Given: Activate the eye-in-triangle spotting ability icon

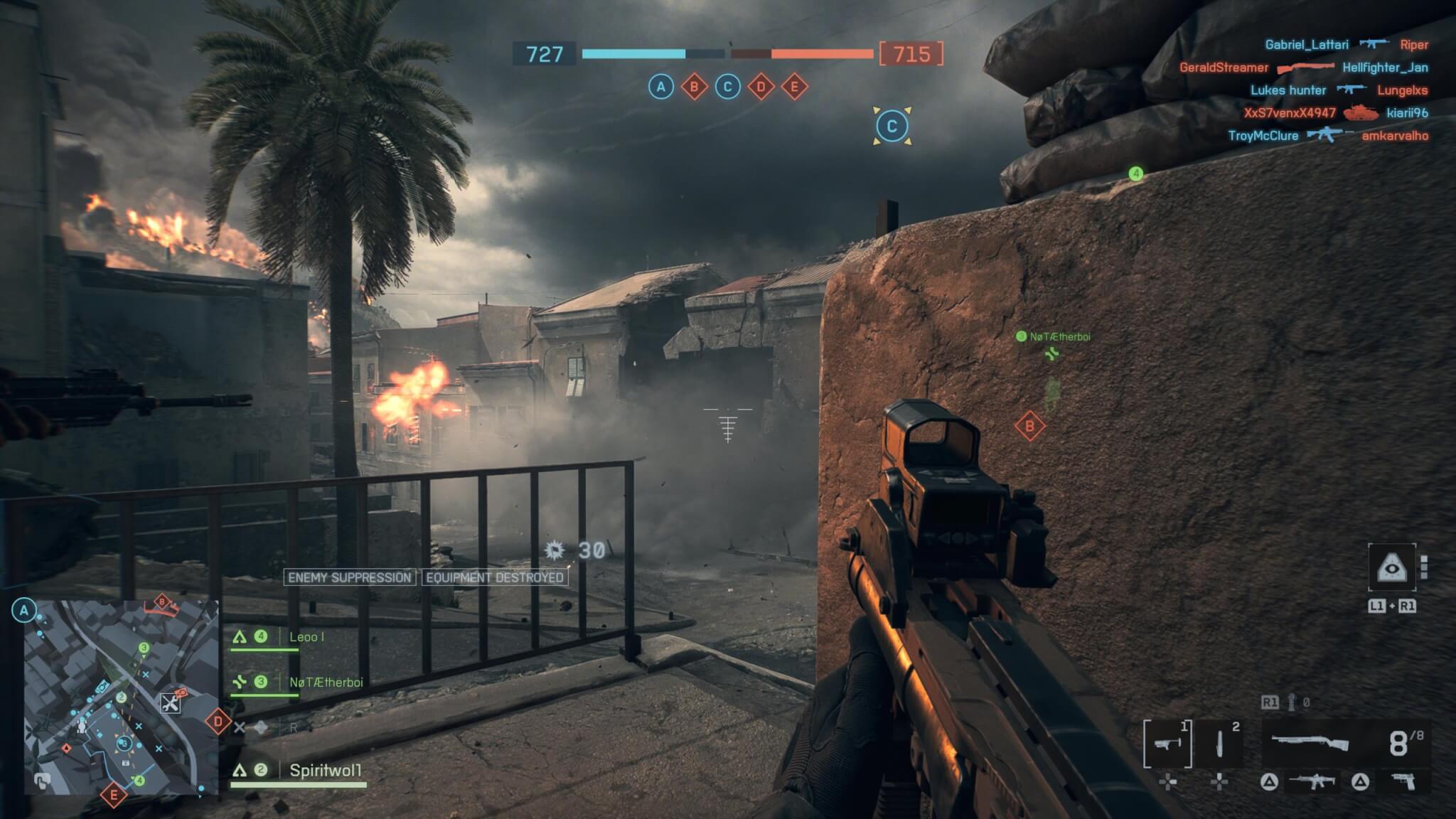Looking at the screenshot, I should (1392, 567).
